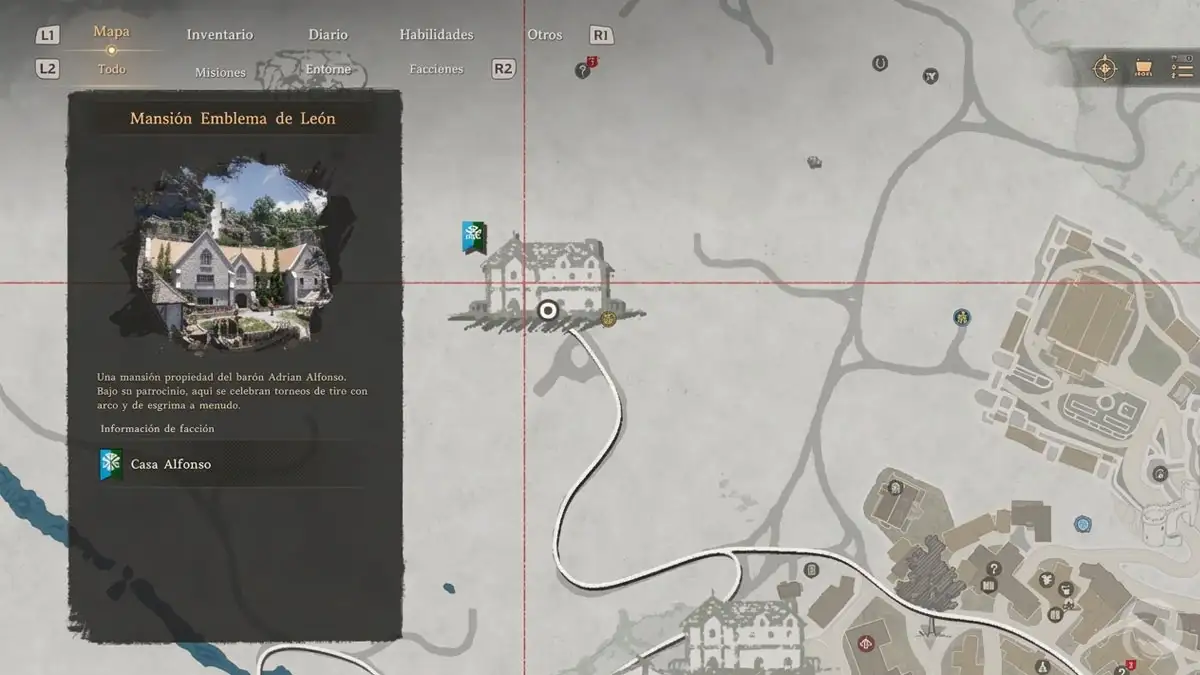Select the white ring cursor marker at mansion
The image size is (1200, 675).
tap(547, 311)
